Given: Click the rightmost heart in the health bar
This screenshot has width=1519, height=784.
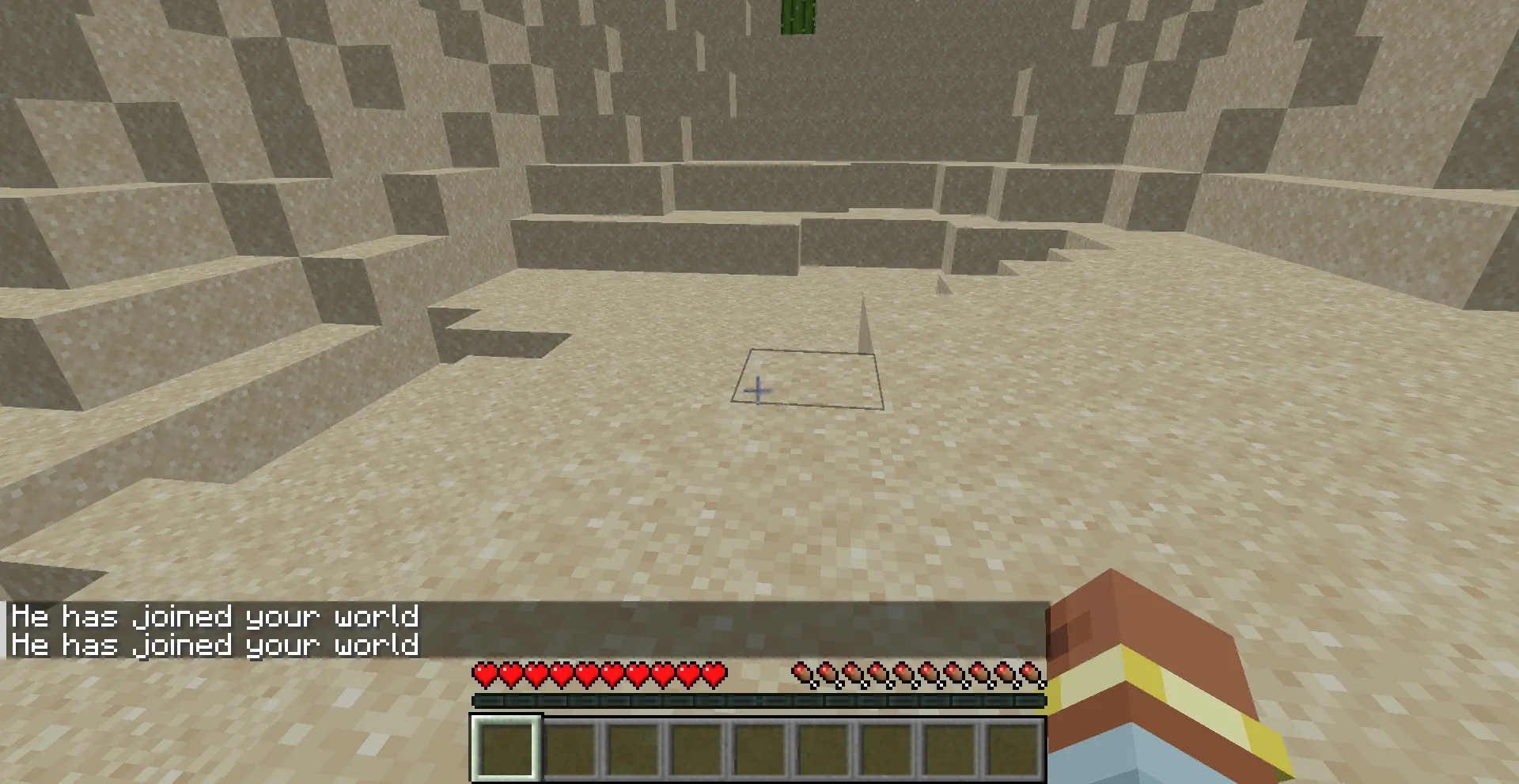Looking at the screenshot, I should coord(714,674).
